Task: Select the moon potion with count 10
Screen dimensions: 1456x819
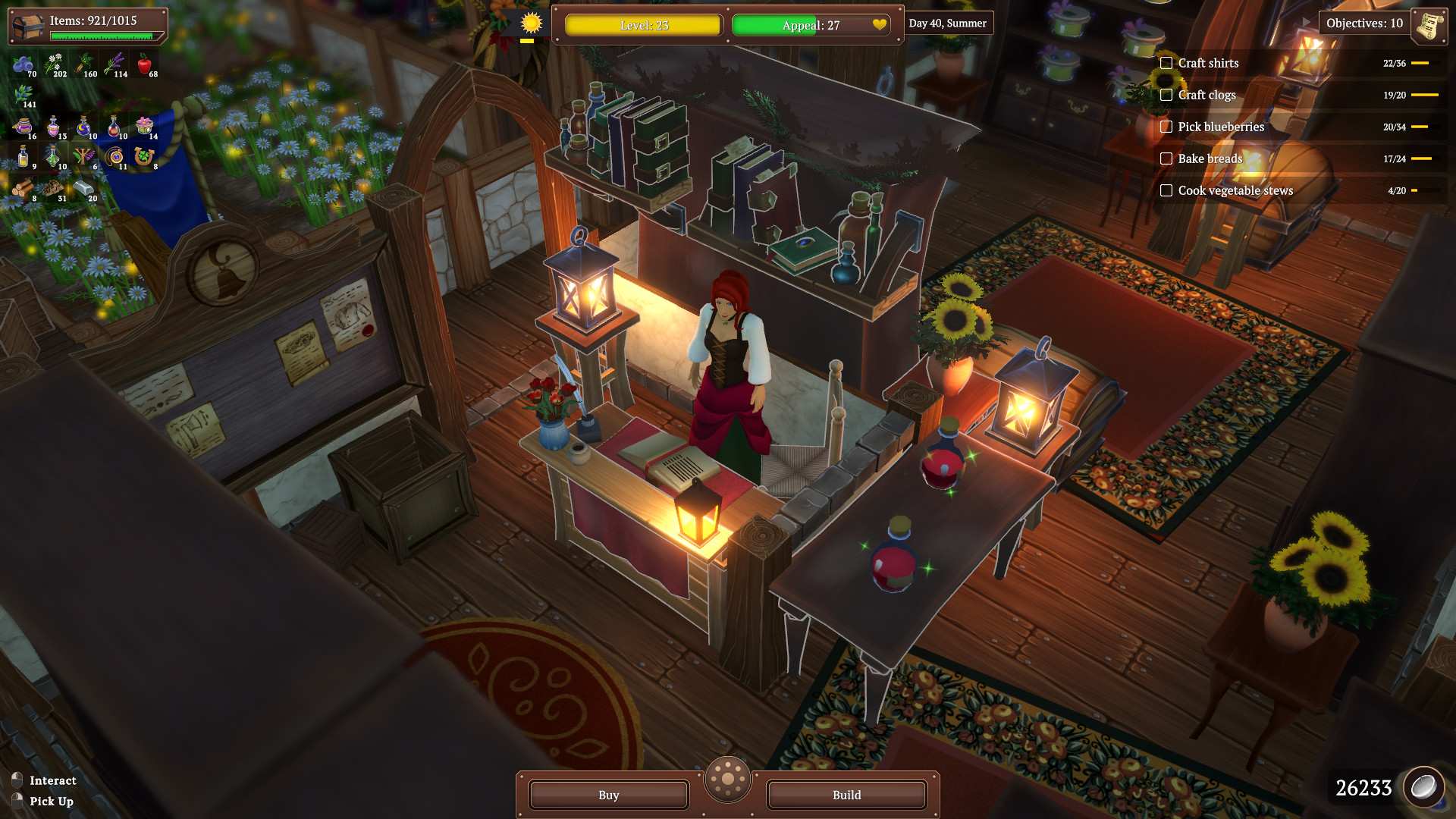Action: pyautogui.click(x=83, y=127)
